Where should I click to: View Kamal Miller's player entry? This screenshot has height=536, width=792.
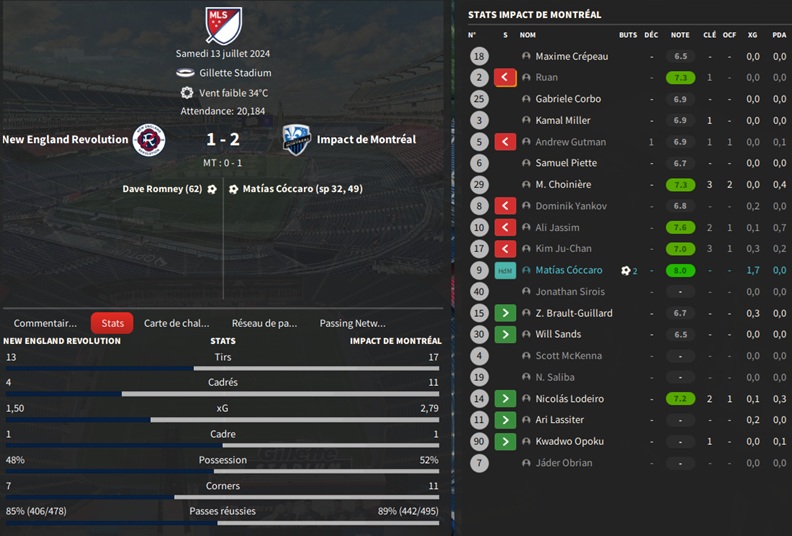point(562,120)
